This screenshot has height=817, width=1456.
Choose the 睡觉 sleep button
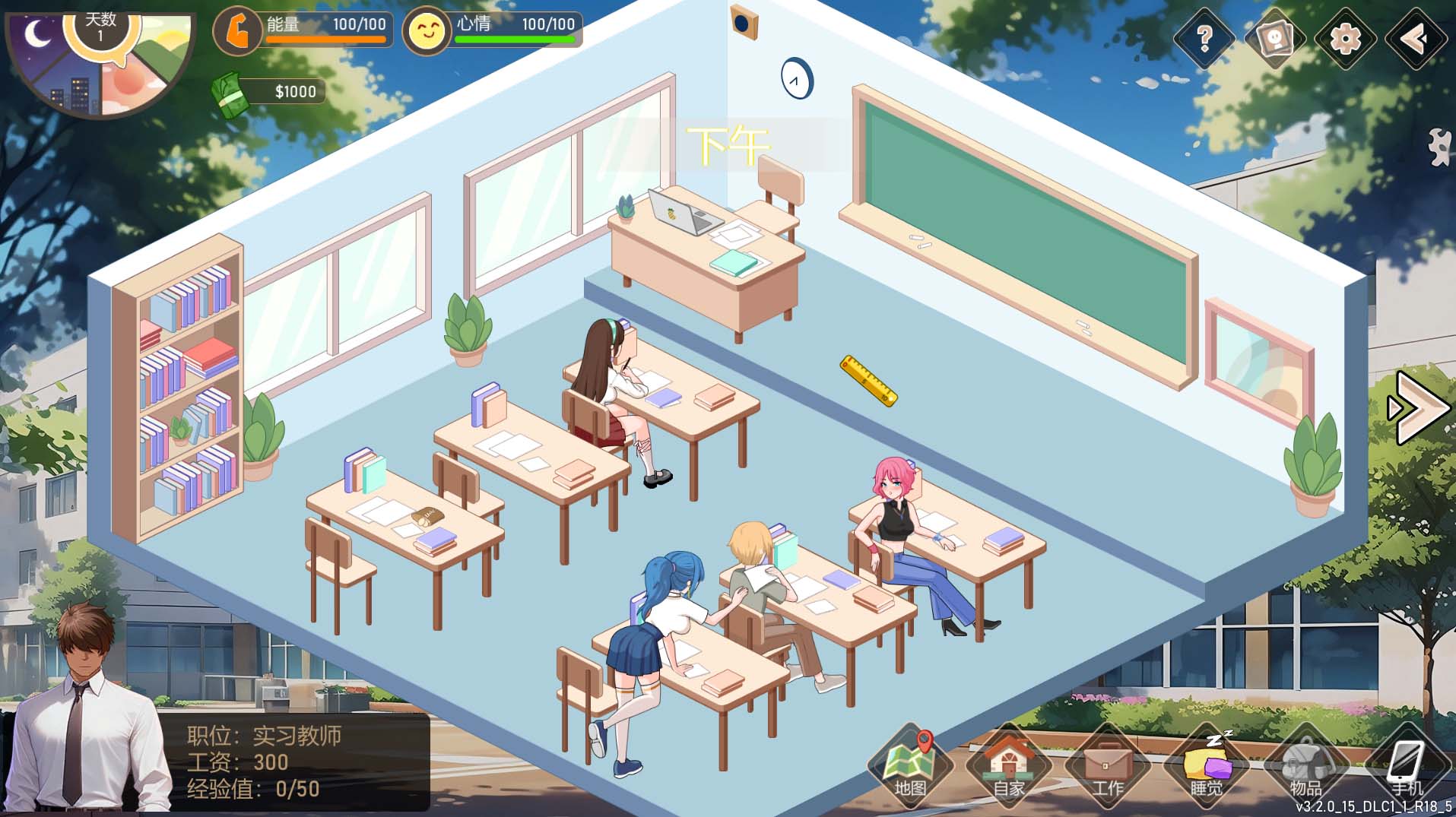1207,766
